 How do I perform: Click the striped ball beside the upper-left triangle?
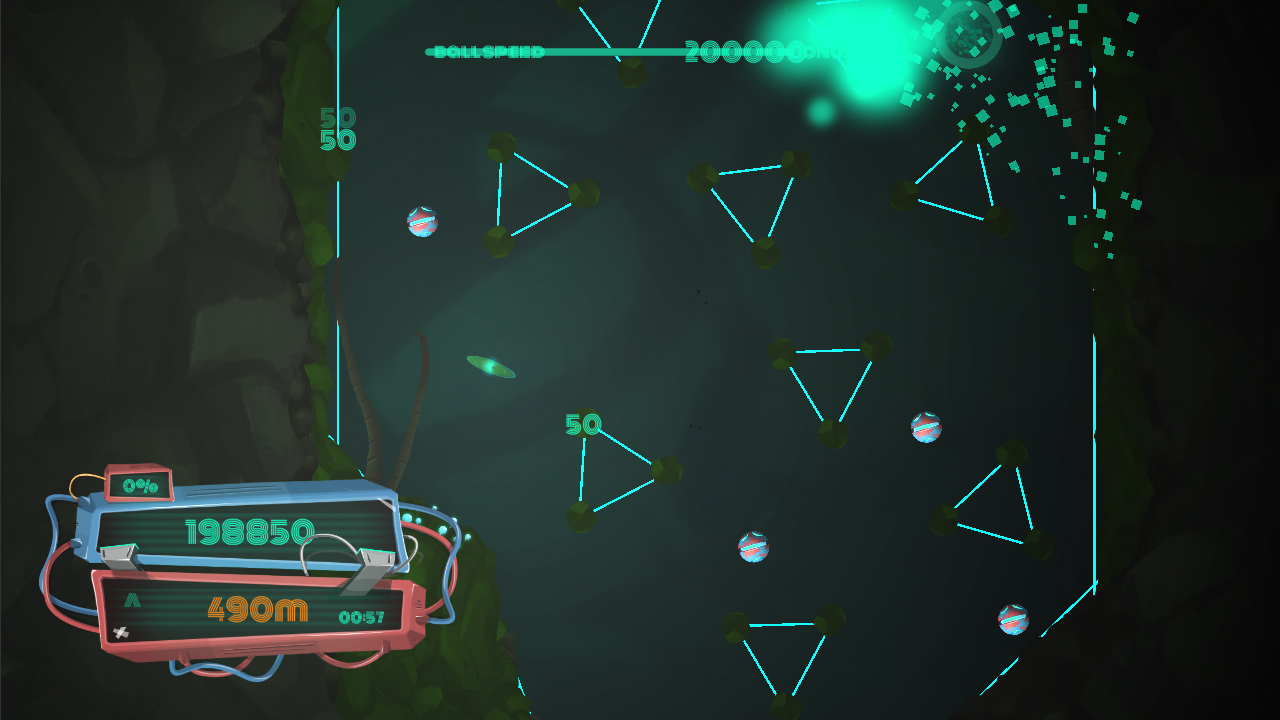[x=422, y=221]
